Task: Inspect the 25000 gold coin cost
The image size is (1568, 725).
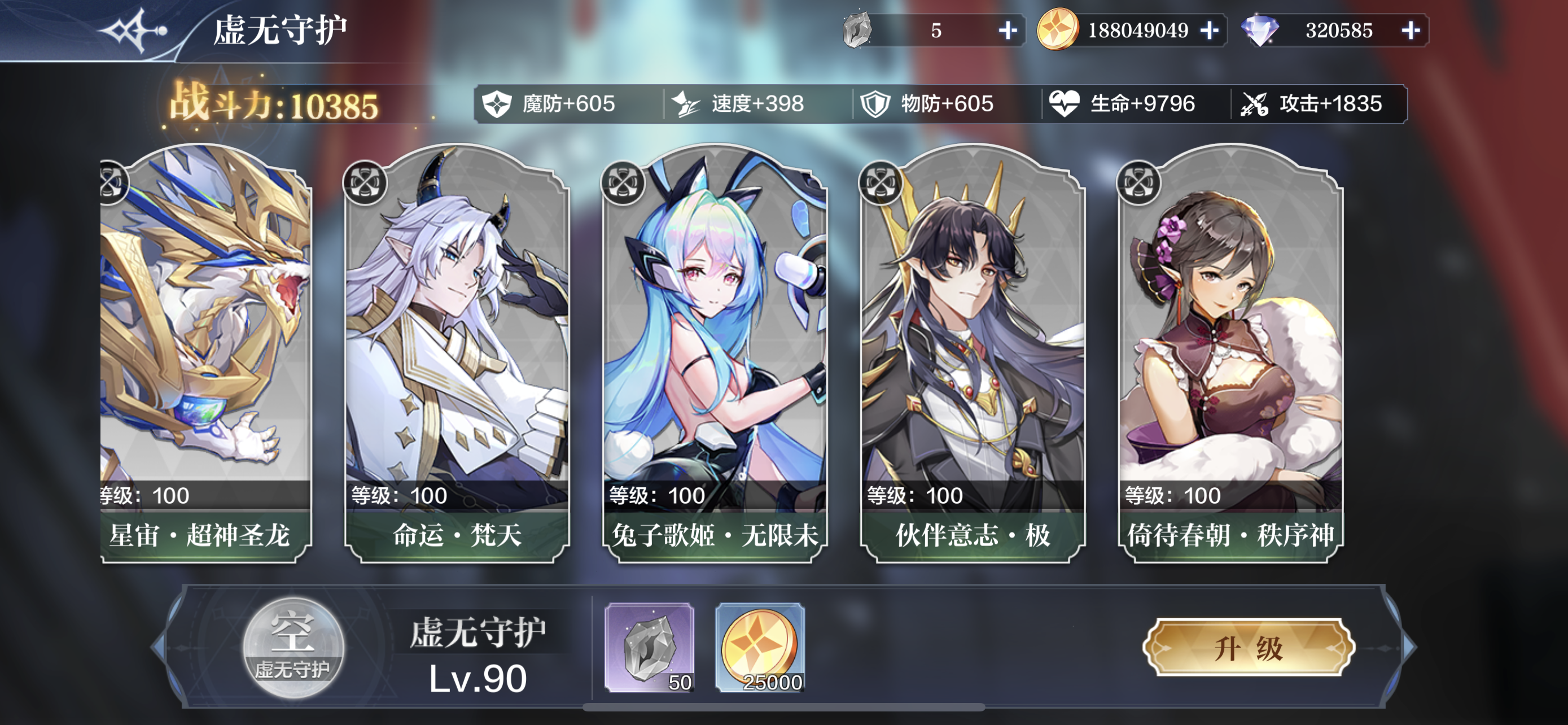Action: pyautogui.click(x=760, y=648)
